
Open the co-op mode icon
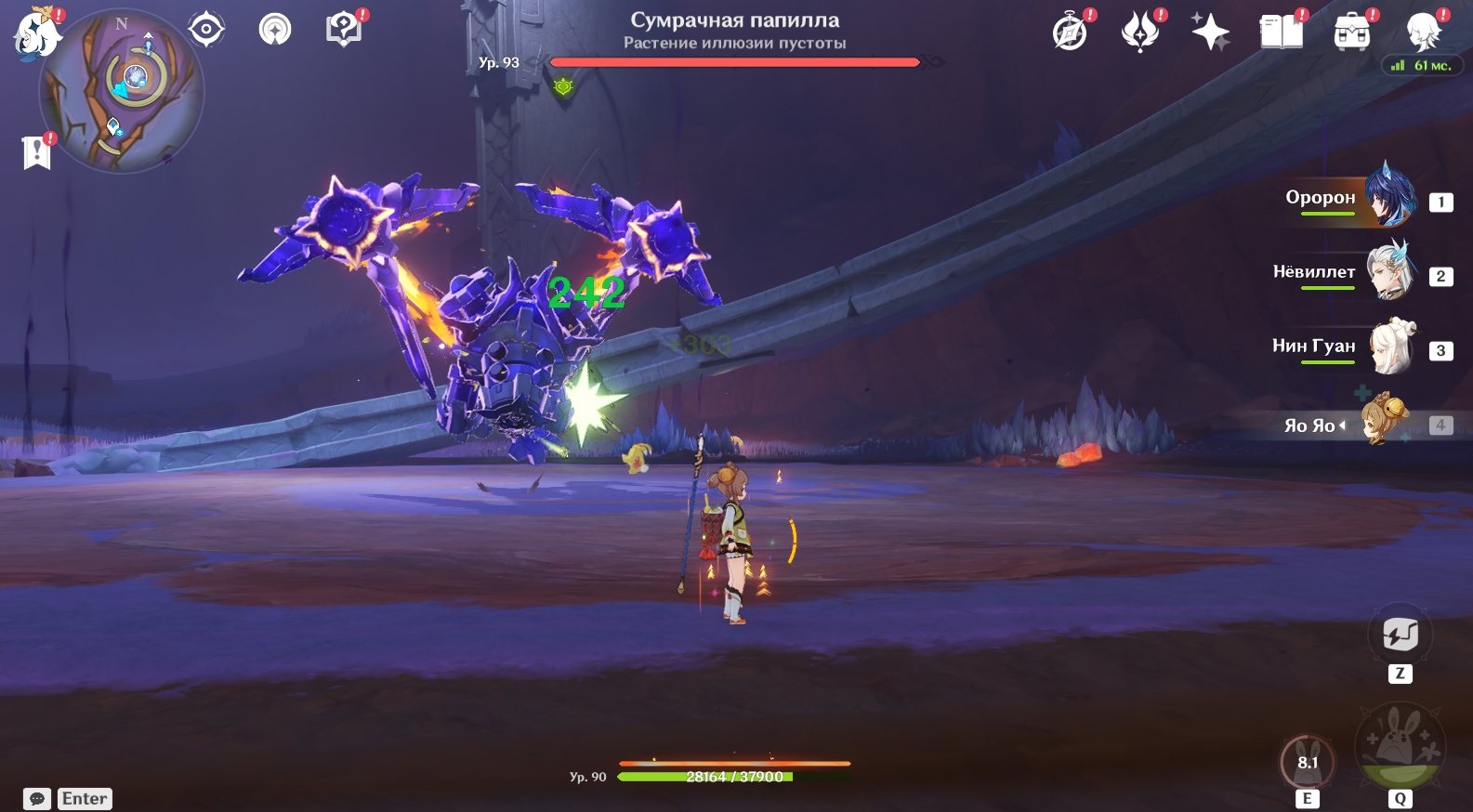pyautogui.click(x=274, y=30)
